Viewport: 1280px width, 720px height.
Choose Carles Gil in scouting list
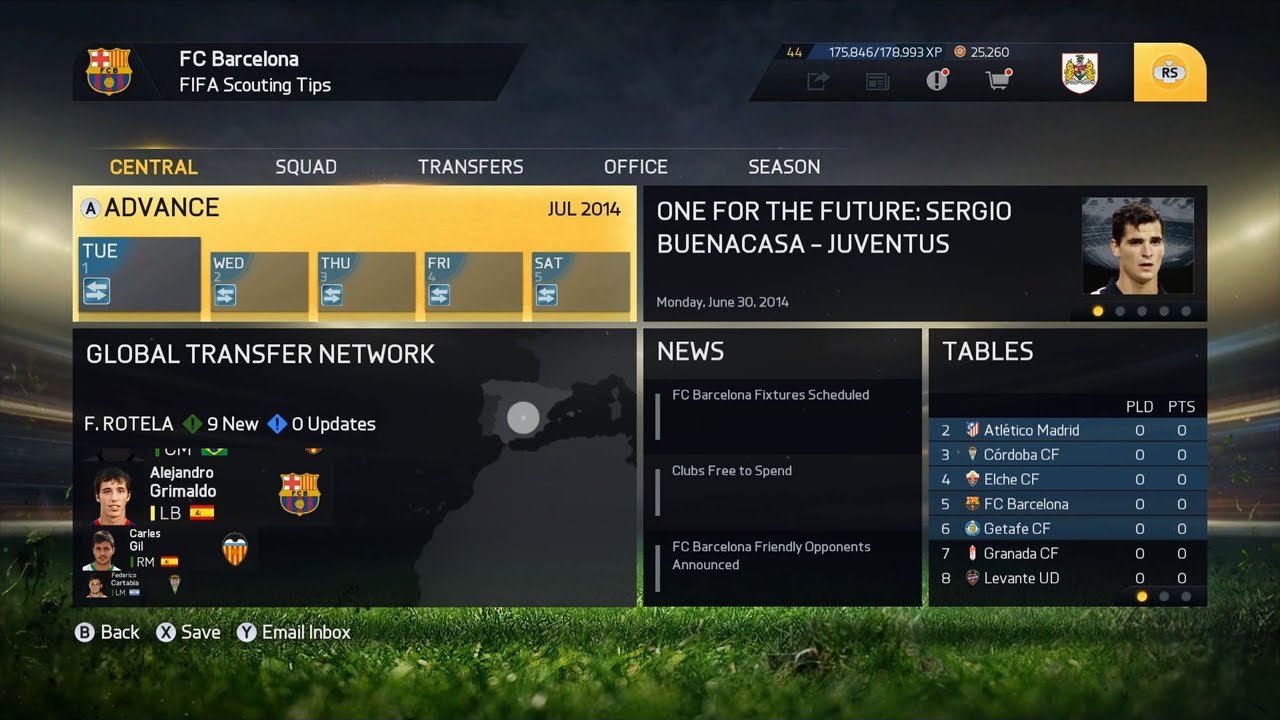[145, 548]
